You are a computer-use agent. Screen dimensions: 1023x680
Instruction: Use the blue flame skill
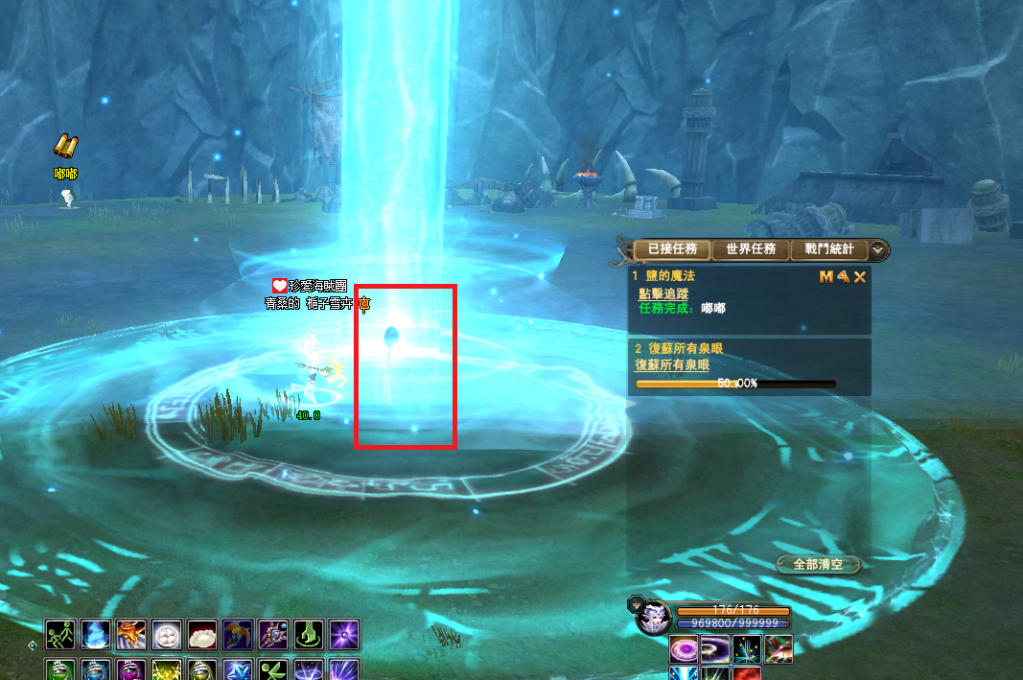96,635
